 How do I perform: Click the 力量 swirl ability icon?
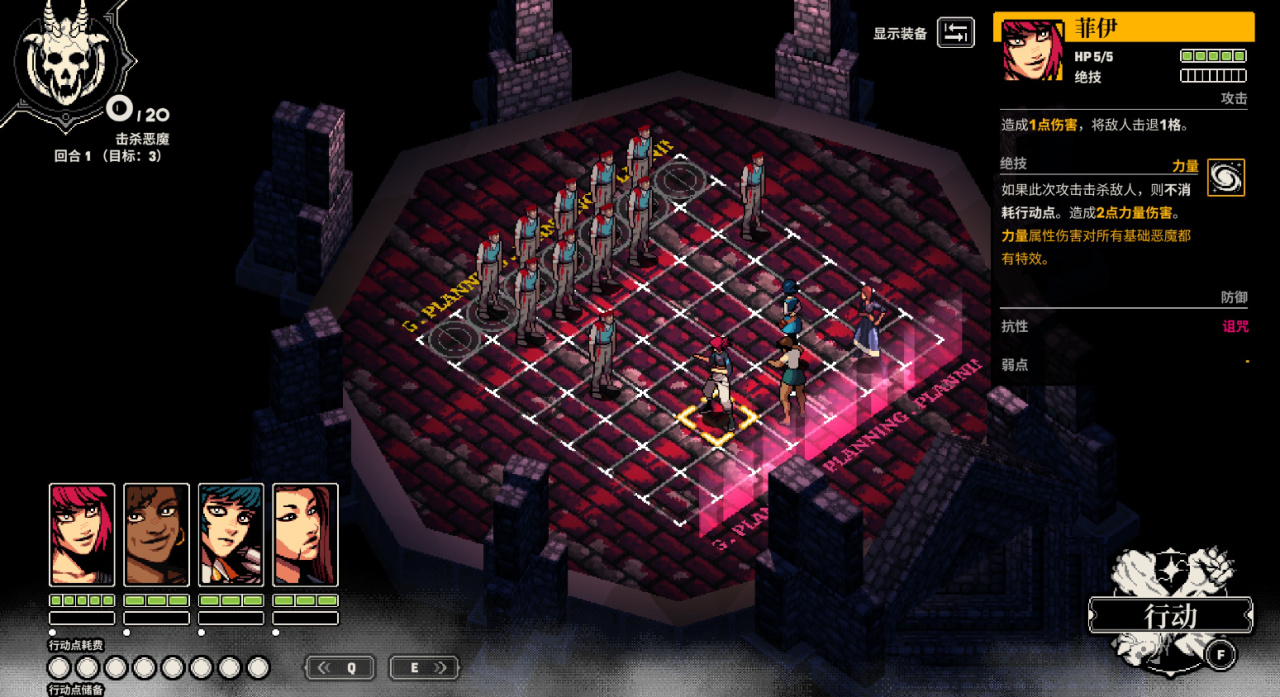1226,177
